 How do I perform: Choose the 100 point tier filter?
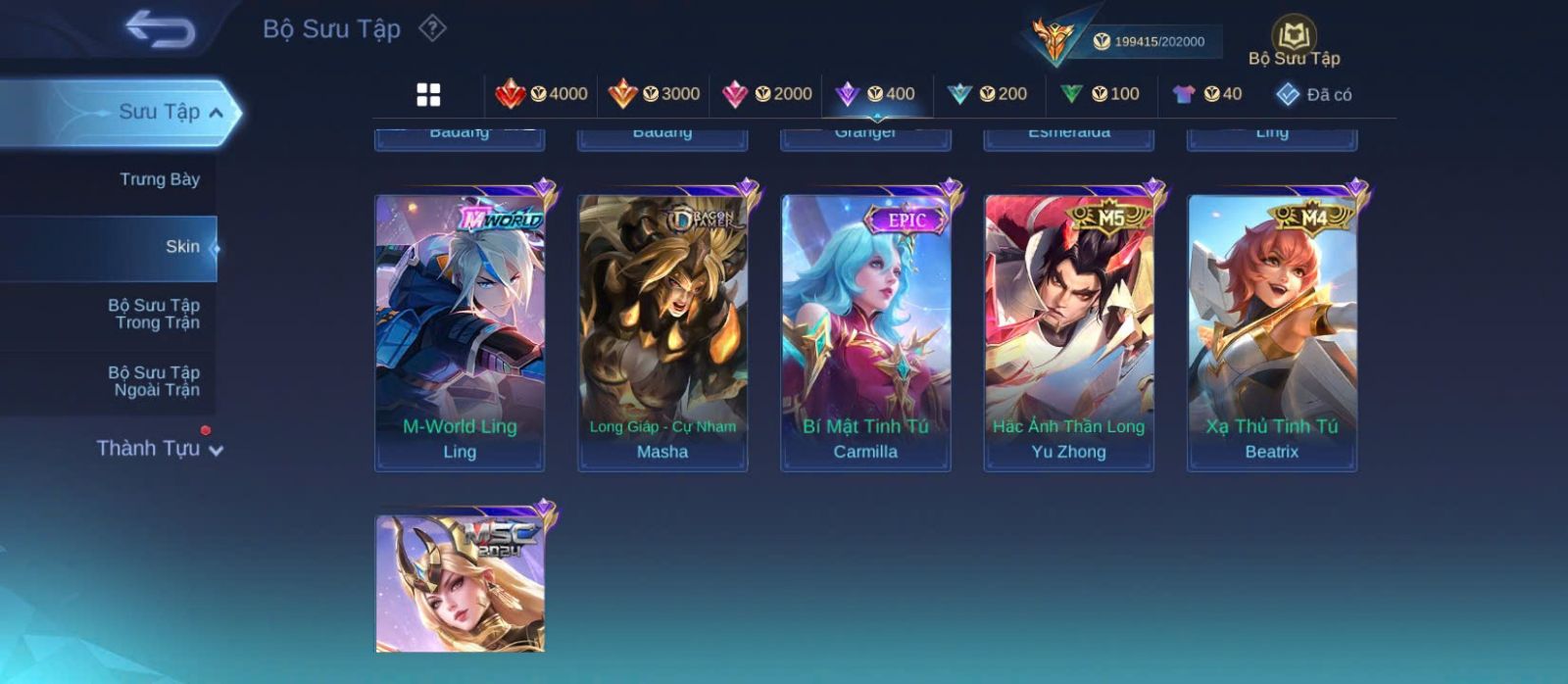[1100, 94]
